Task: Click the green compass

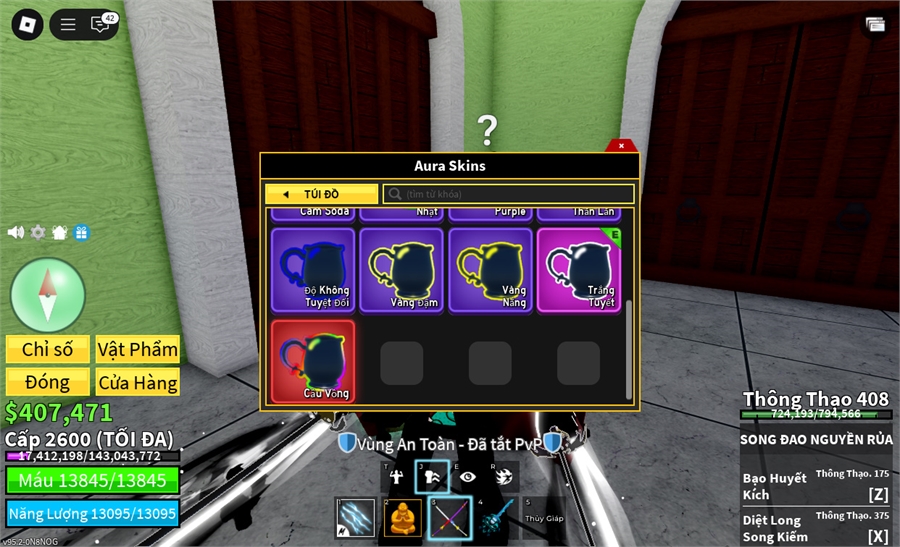Action: tap(47, 294)
